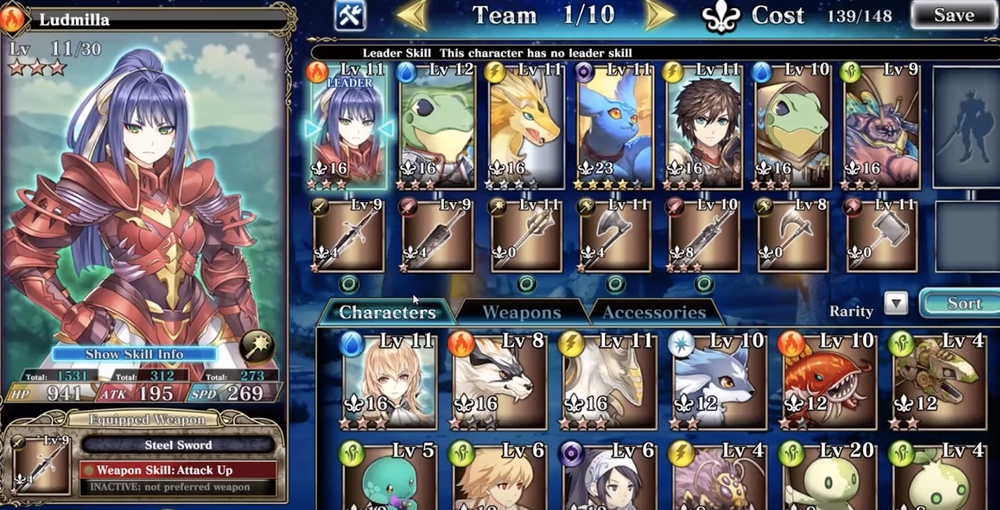
Task: Switch to the Weapons tab
Action: [521, 312]
